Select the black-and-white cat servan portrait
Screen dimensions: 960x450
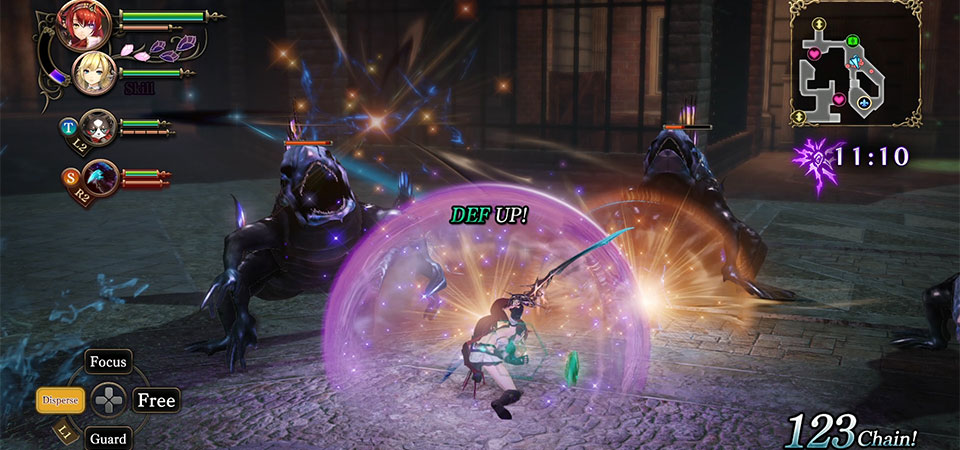tap(94, 126)
